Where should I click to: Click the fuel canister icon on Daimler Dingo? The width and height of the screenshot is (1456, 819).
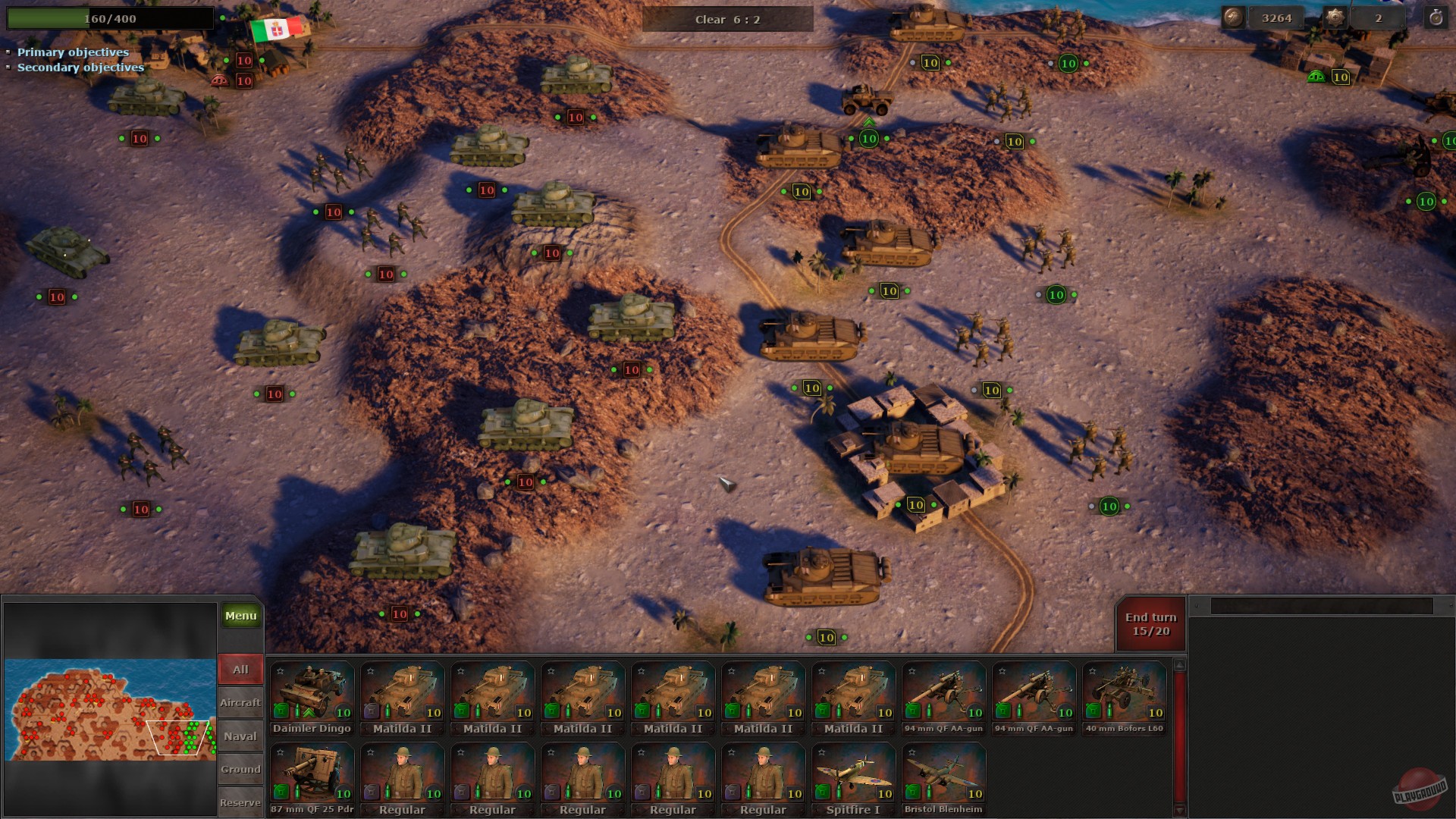[283, 711]
